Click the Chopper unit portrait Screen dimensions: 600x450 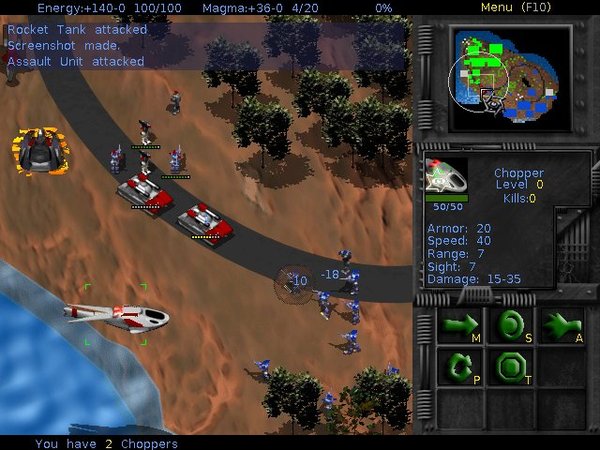click(x=446, y=176)
